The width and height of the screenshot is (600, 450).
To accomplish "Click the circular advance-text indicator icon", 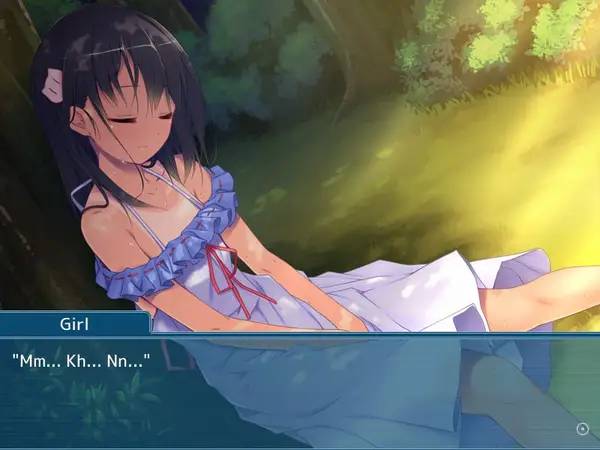I will tap(583, 429).
